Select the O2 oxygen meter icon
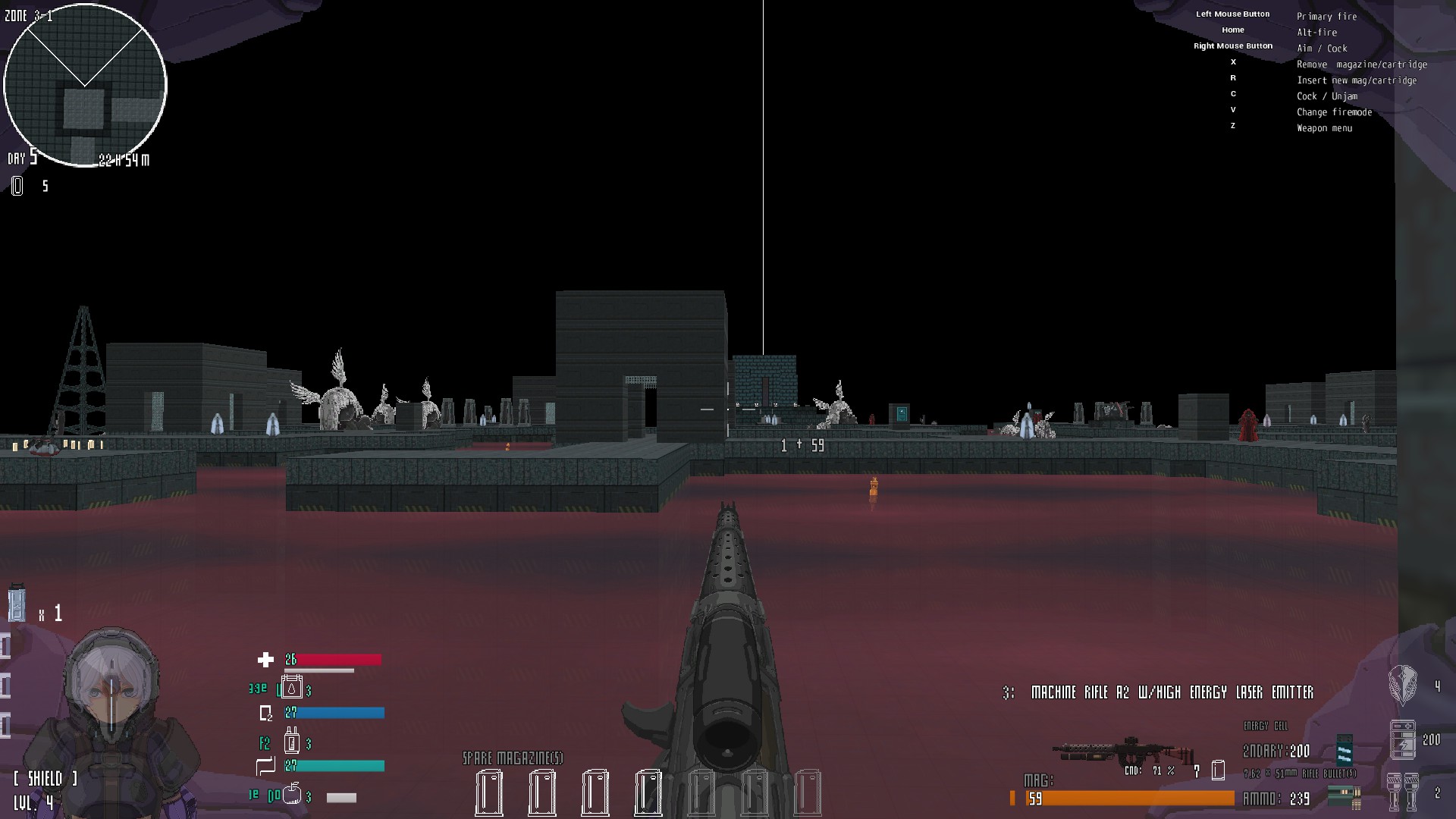The height and width of the screenshot is (819, 1456). tap(265, 713)
